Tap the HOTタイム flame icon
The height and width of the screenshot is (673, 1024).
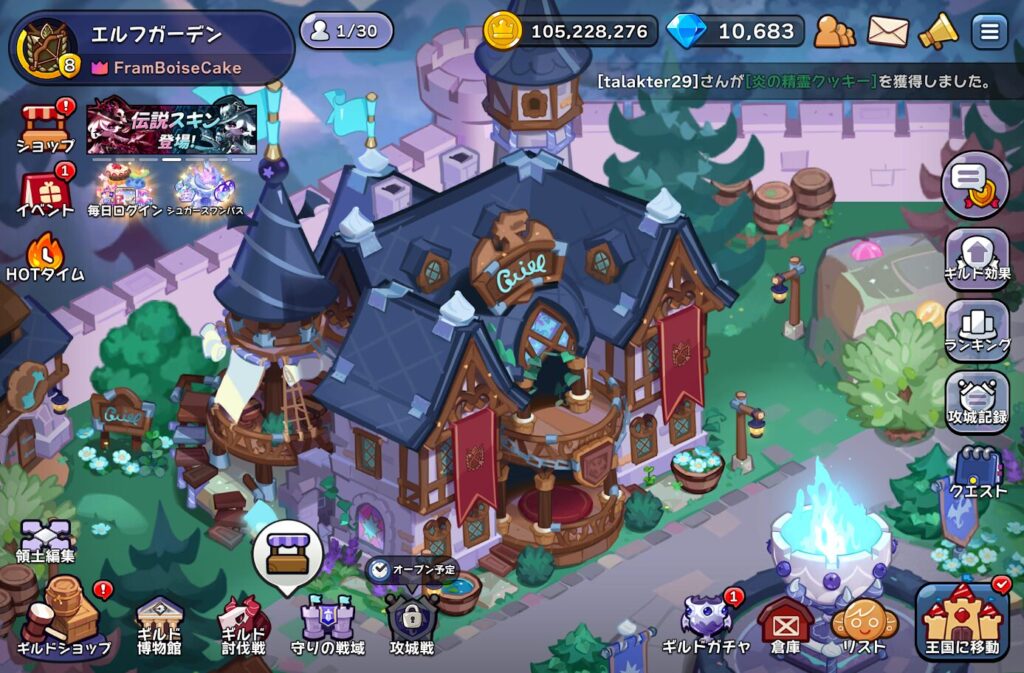click(45, 255)
